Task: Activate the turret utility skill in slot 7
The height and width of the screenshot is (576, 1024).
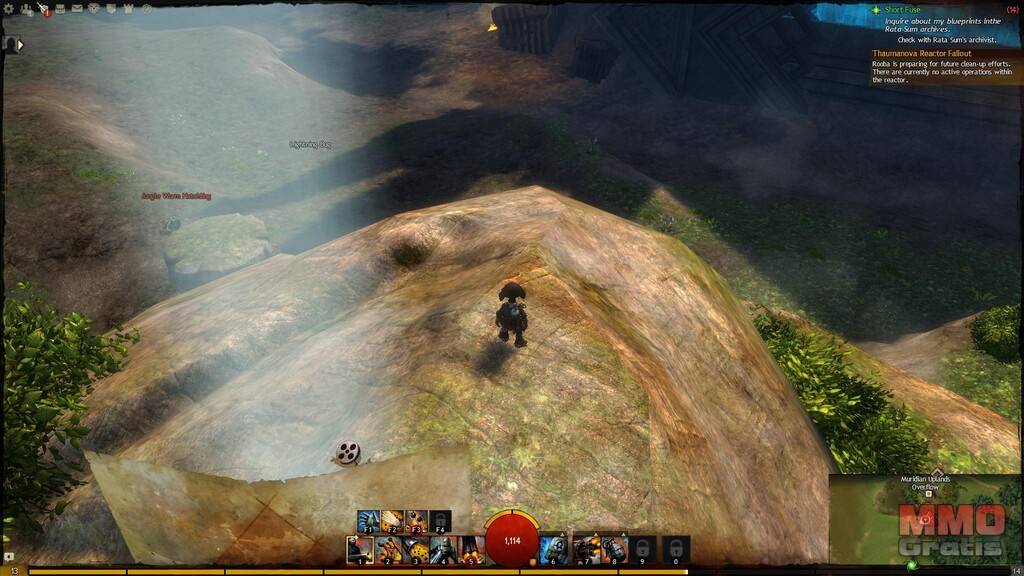Action: [x=587, y=550]
